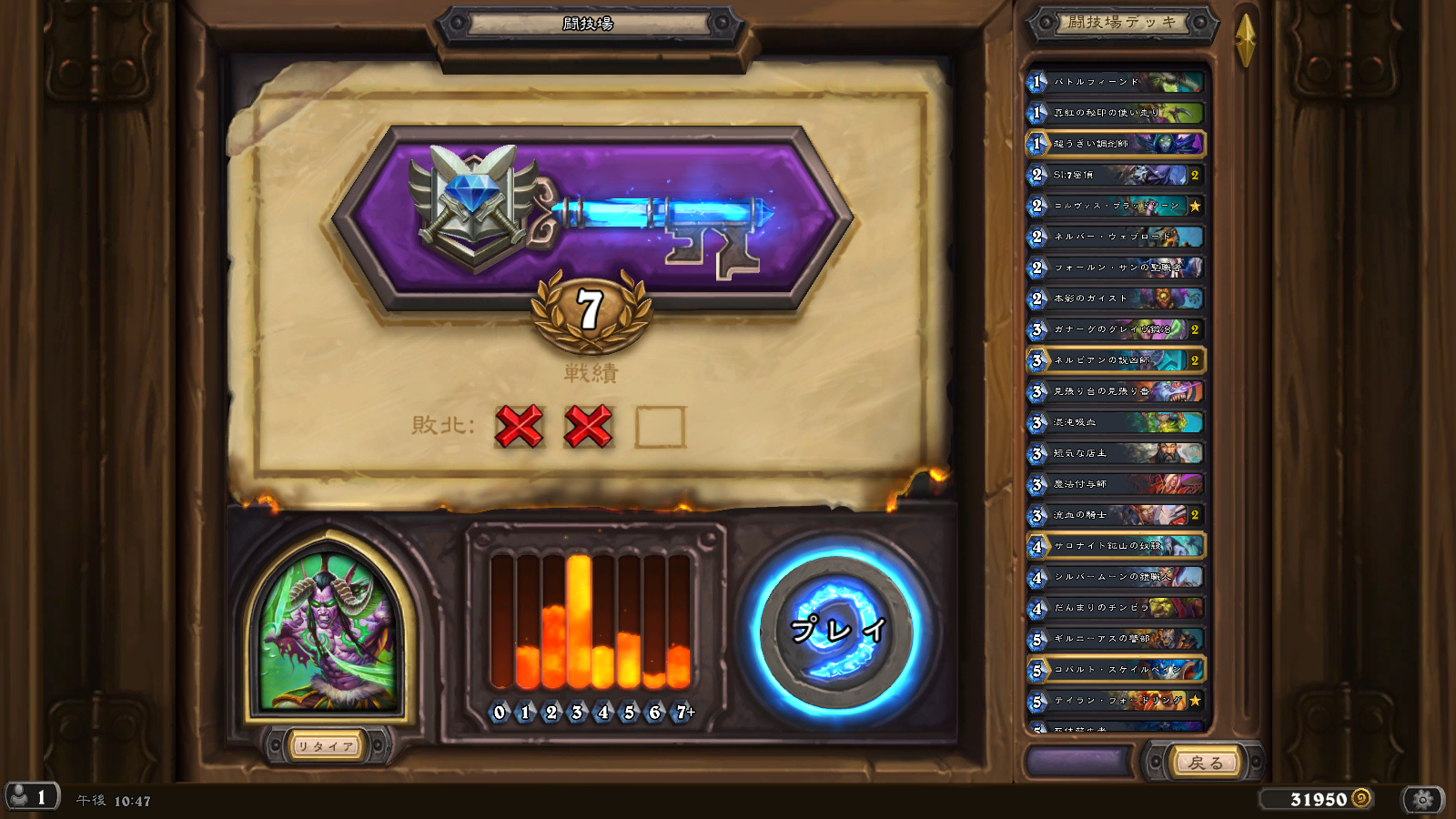This screenshot has height=819, width=1456.
Task: Select バトルフィーンド in the deck list
Action: click(1116, 82)
